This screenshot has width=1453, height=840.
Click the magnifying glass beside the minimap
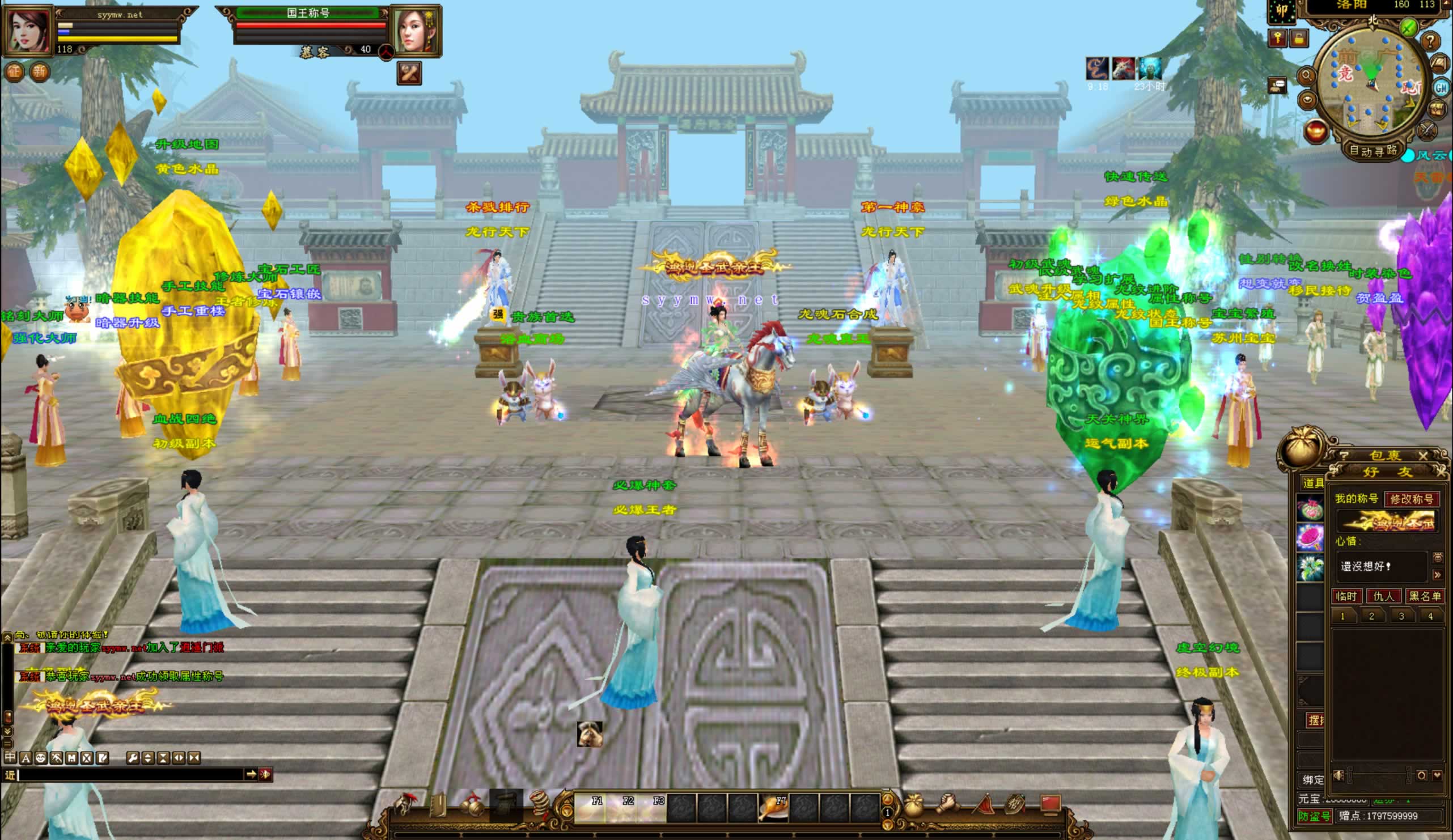pos(1306,75)
